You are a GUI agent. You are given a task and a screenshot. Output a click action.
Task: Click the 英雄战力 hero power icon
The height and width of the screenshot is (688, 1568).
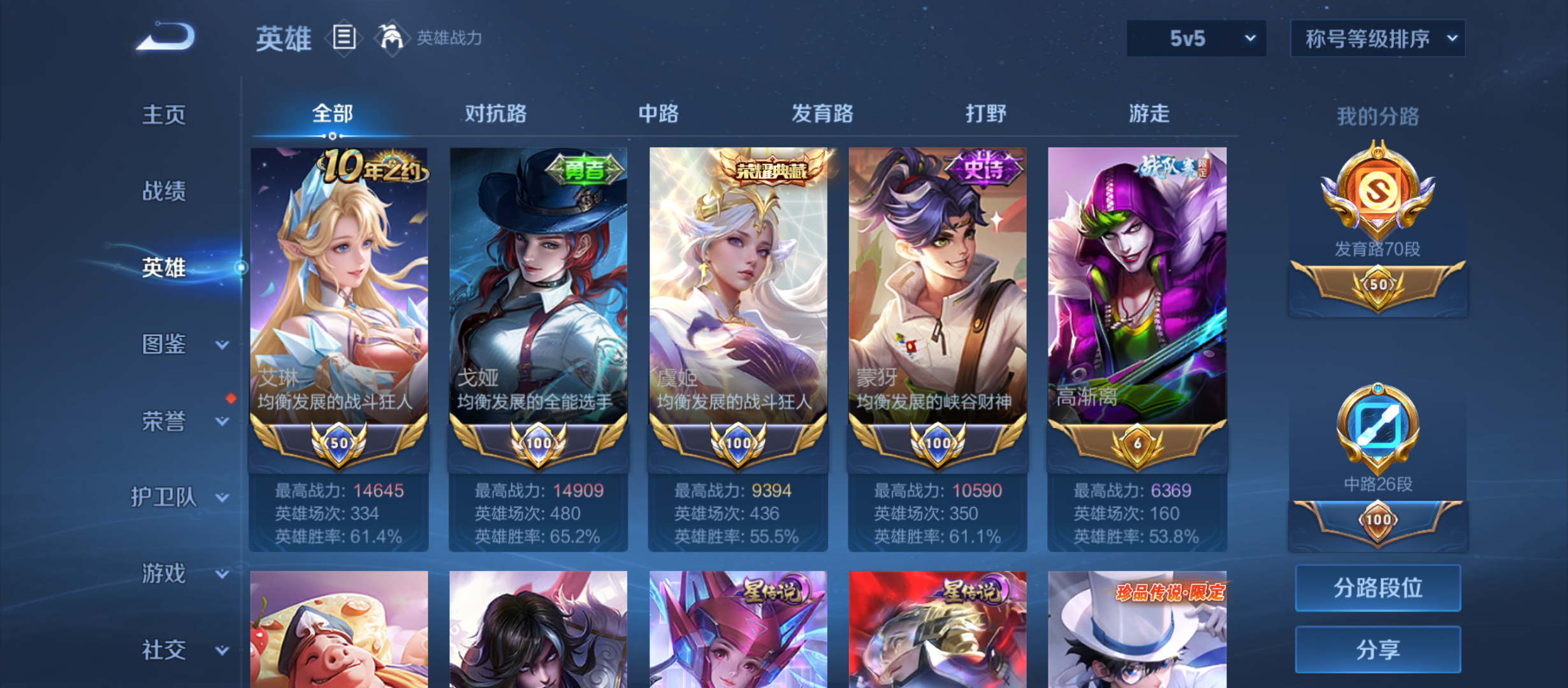tap(393, 36)
